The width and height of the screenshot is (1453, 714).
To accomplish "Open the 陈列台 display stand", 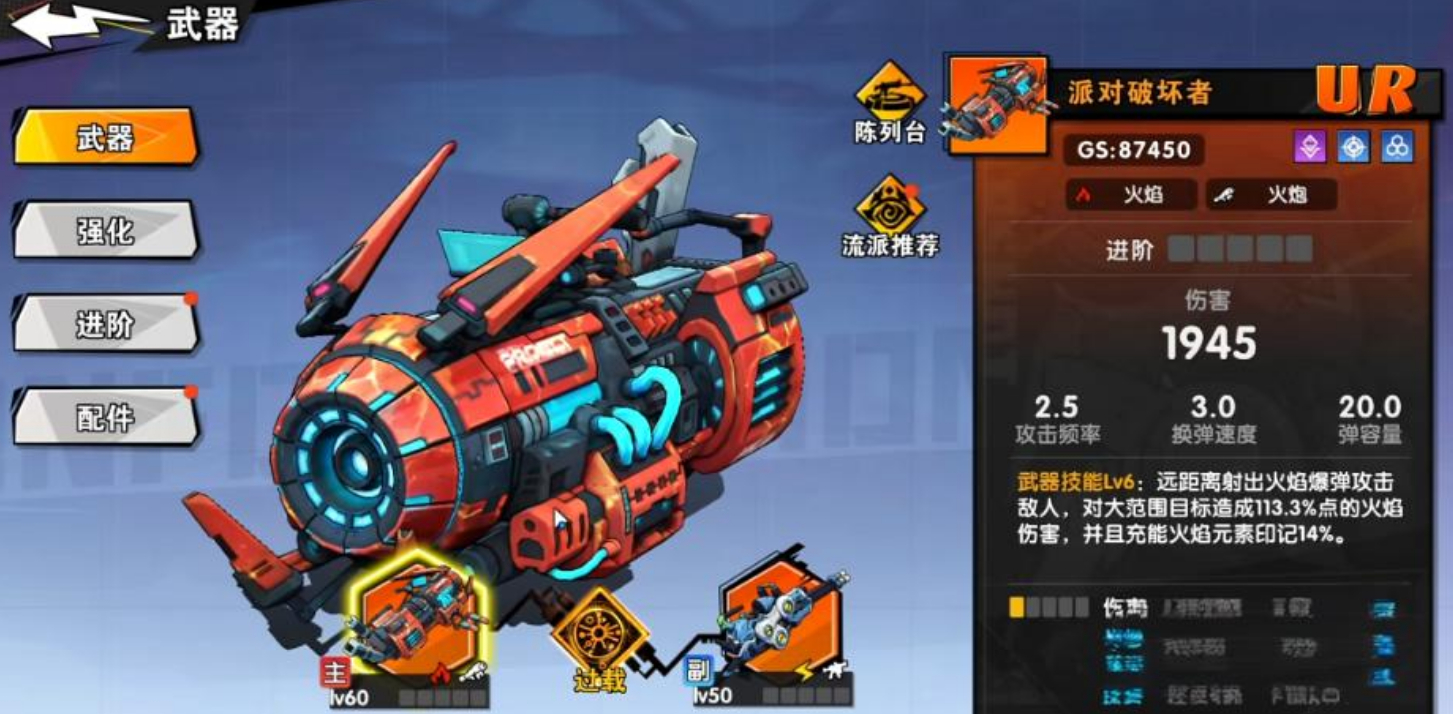I will 889,102.
